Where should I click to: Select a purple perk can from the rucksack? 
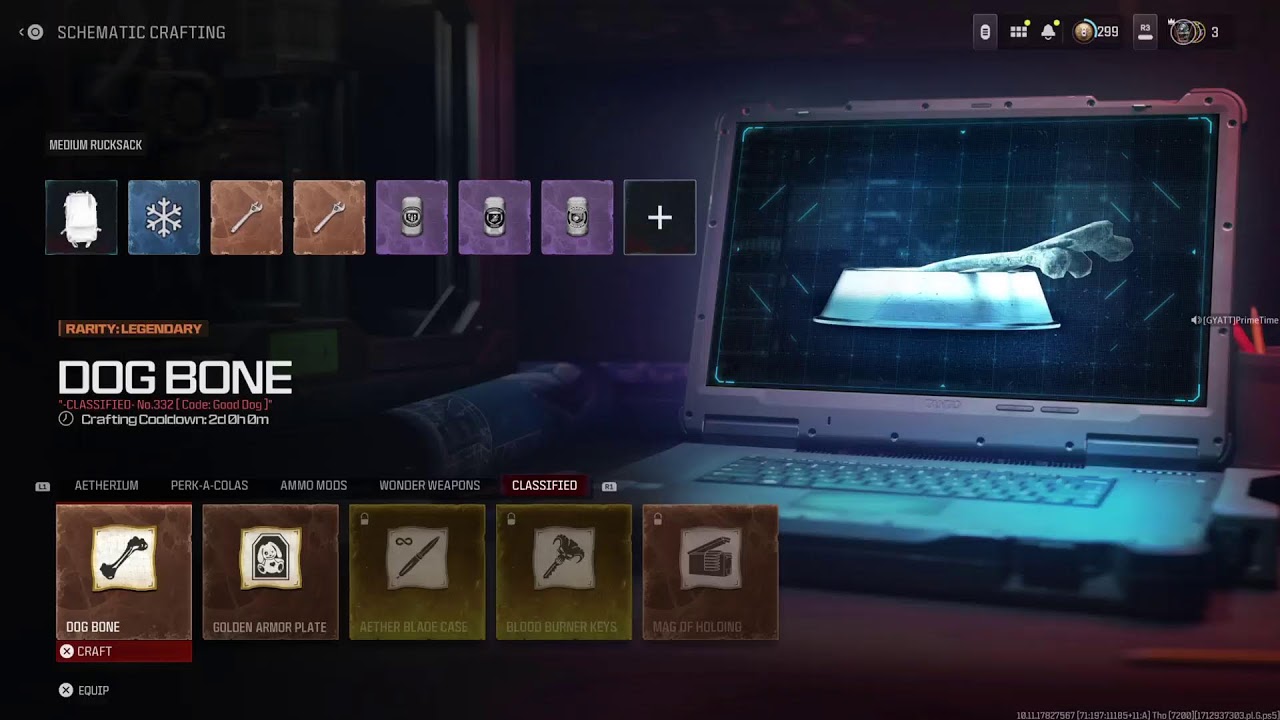[412, 216]
